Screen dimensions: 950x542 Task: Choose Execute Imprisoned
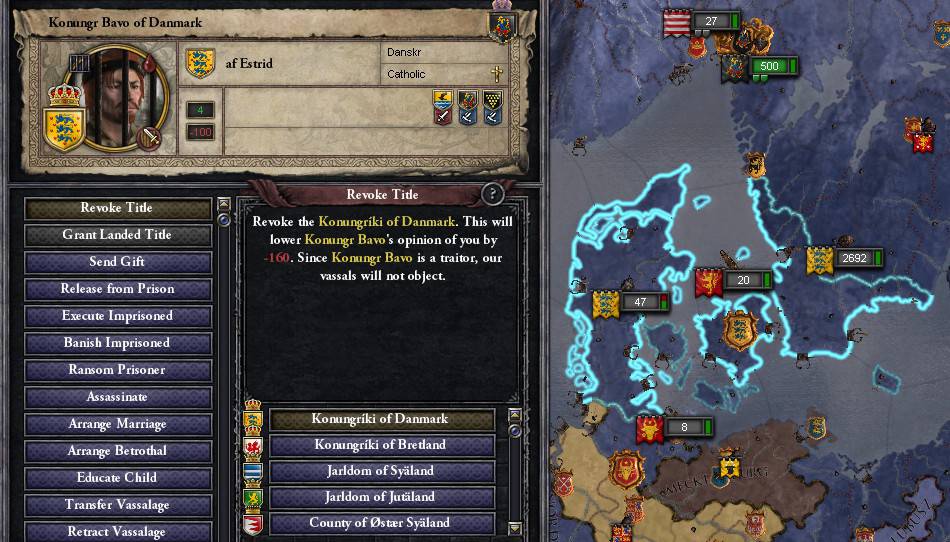[117, 316]
